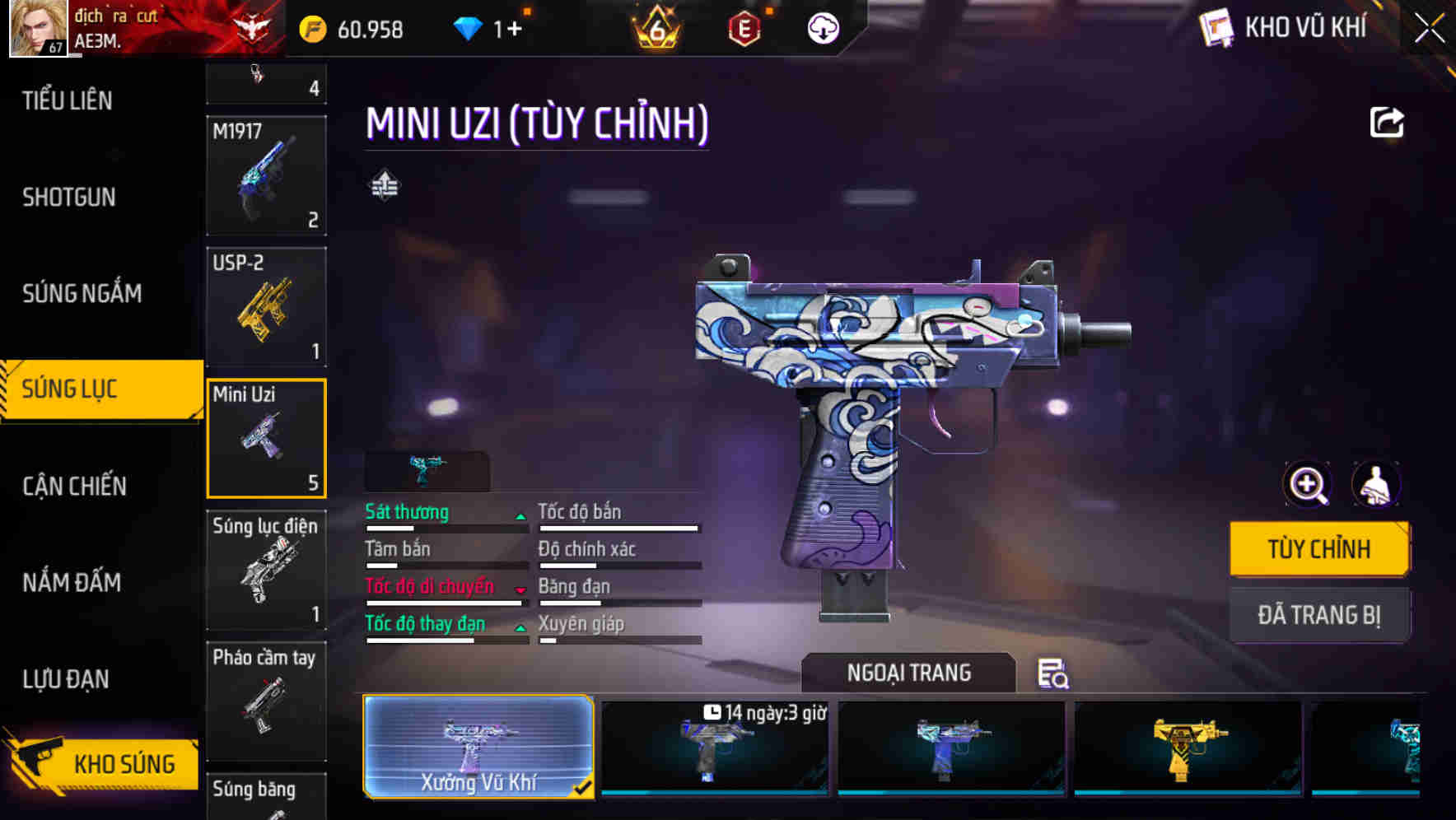Screen dimensions: 1456x820
Task: Zoom in on the weapon with magnifier icon
Action: tap(1308, 485)
